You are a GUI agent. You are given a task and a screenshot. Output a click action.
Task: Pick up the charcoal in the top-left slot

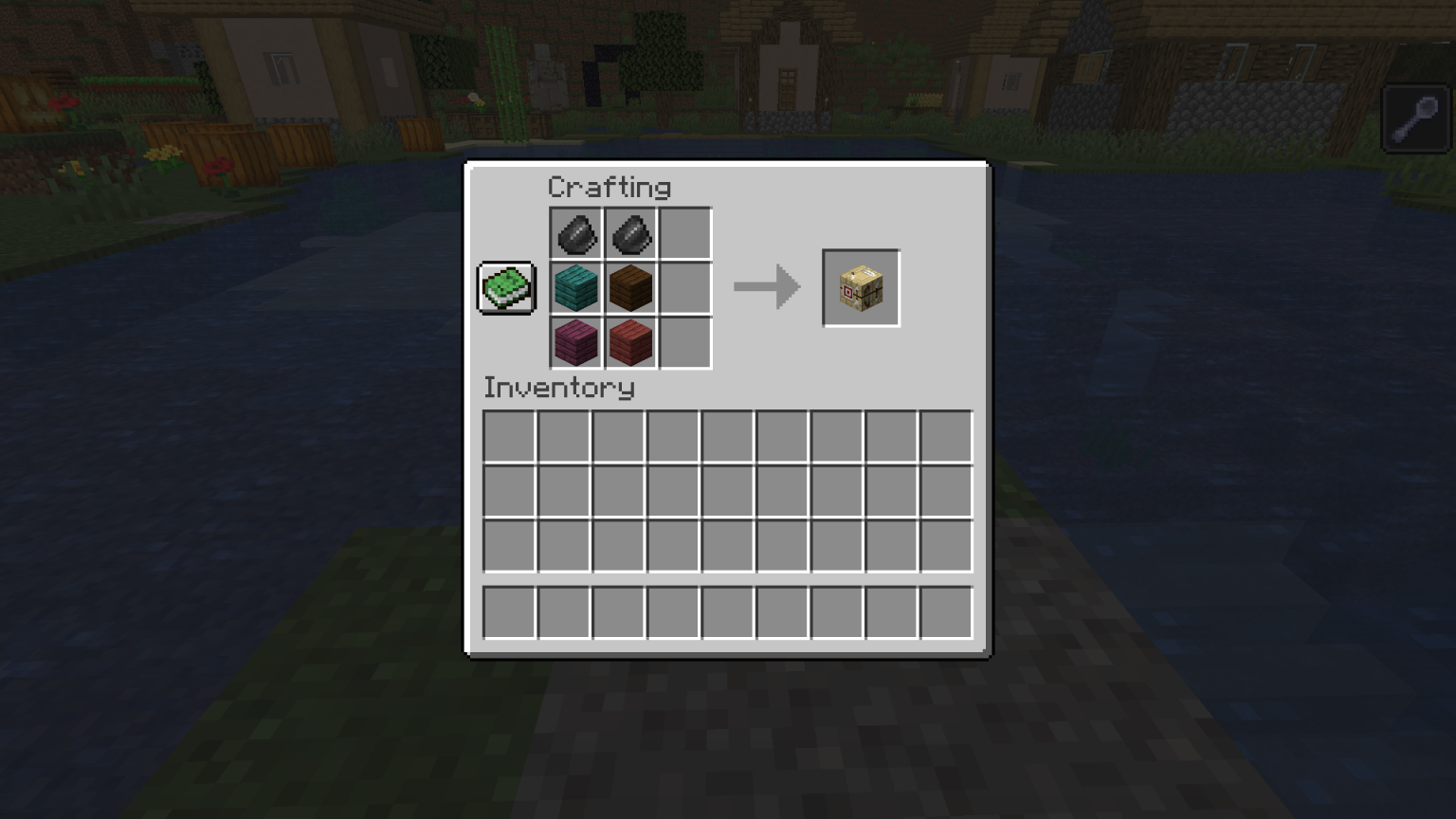[576, 232]
